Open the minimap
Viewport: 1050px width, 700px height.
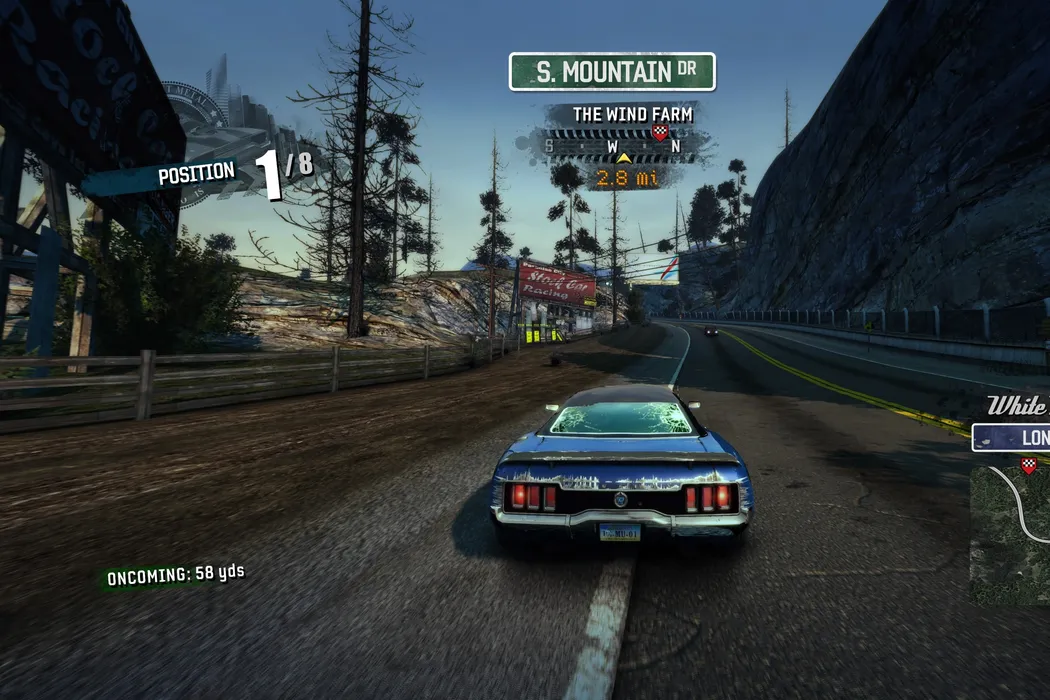1012,535
